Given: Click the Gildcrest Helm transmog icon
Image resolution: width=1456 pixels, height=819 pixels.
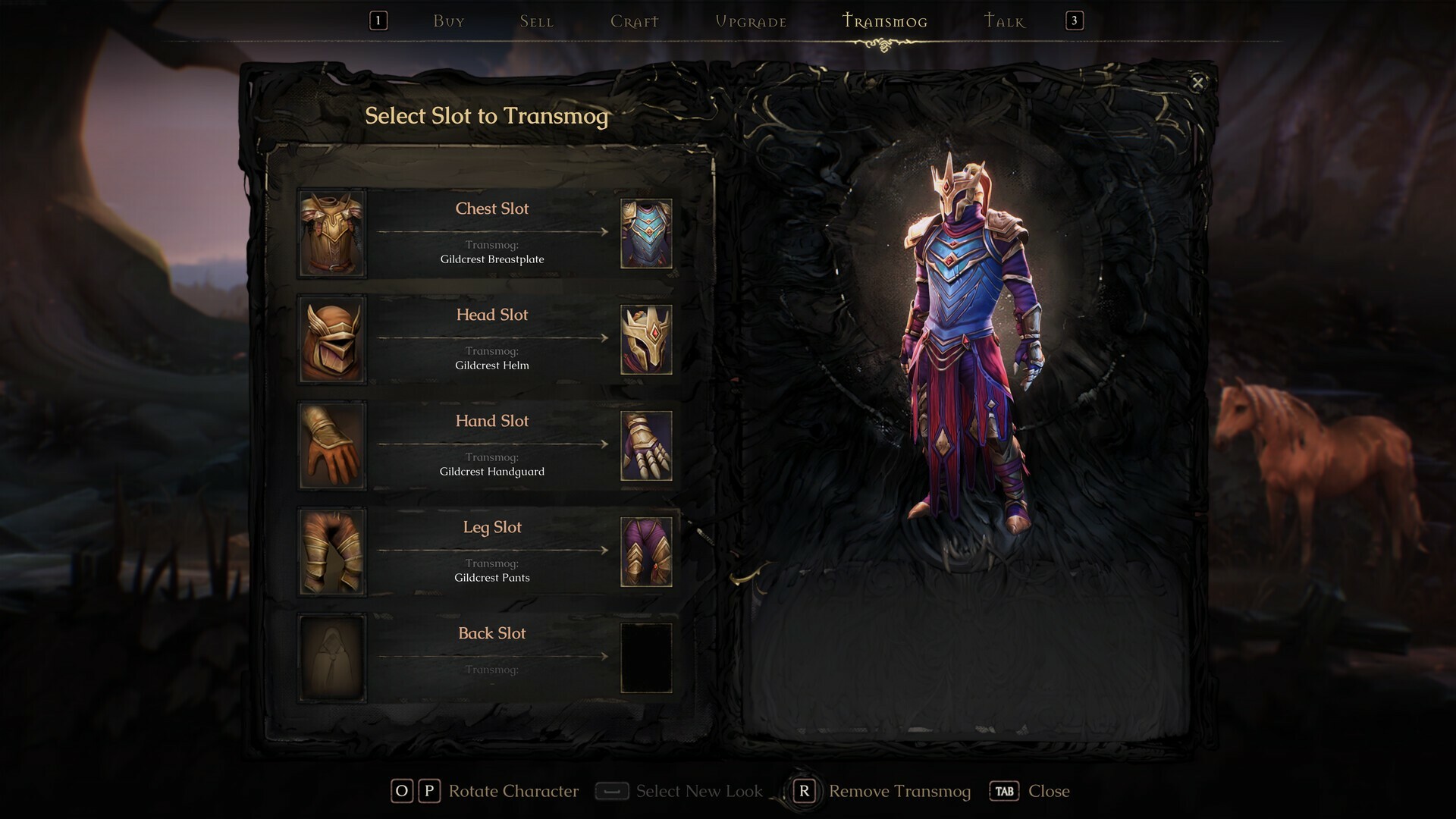Looking at the screenshot, I should pos(646,339).
